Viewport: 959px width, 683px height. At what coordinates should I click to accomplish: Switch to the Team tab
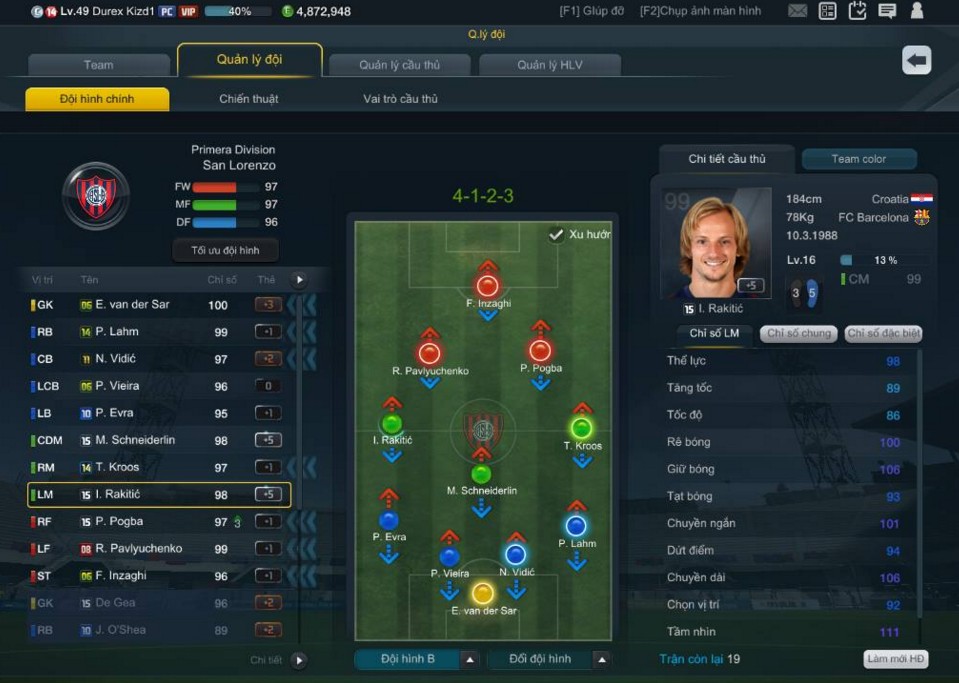click(98, 65)
